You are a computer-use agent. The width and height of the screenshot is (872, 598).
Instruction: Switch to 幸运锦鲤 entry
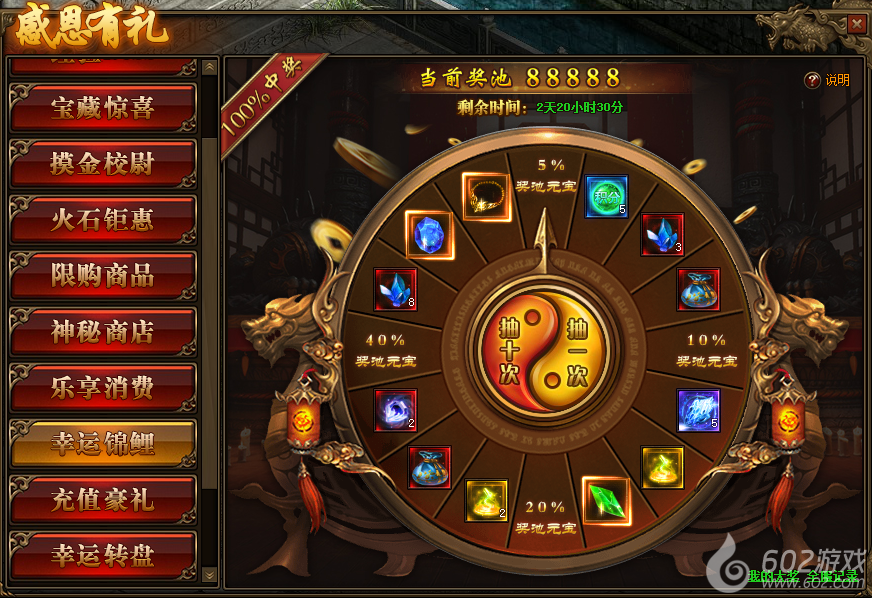102,444
